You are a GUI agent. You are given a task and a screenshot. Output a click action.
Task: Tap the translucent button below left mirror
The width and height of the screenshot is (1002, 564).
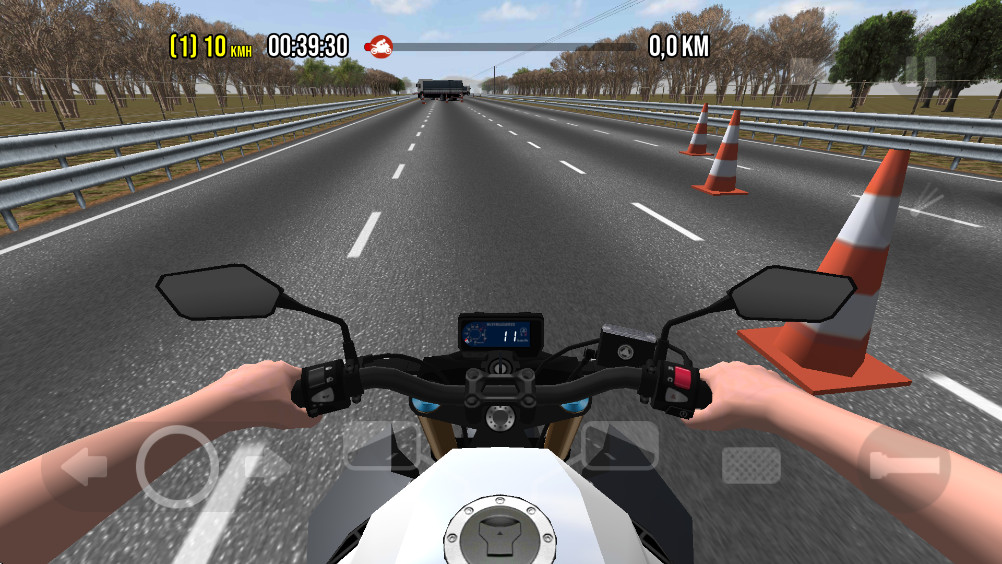pos(380,445)
